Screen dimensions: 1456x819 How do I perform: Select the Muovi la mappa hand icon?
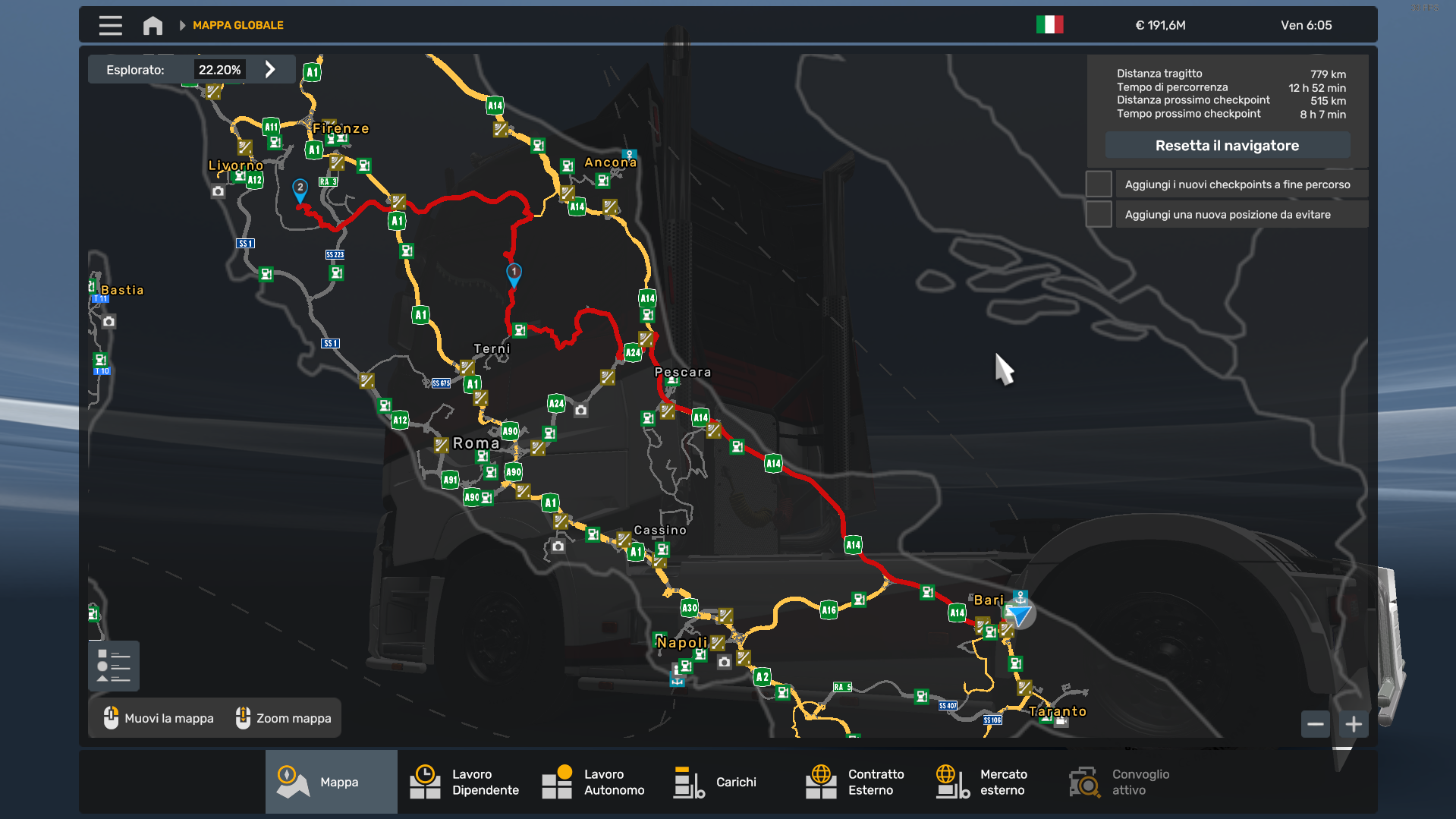[112, 717]
